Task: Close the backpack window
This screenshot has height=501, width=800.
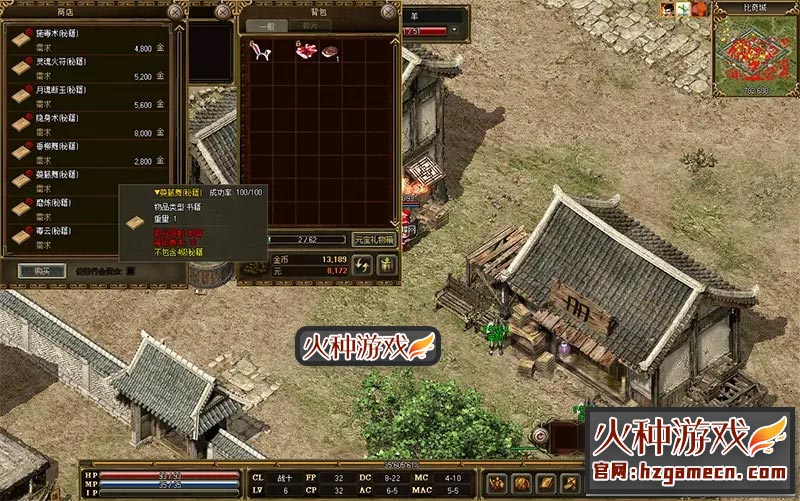Action: [x=388, y=12]
